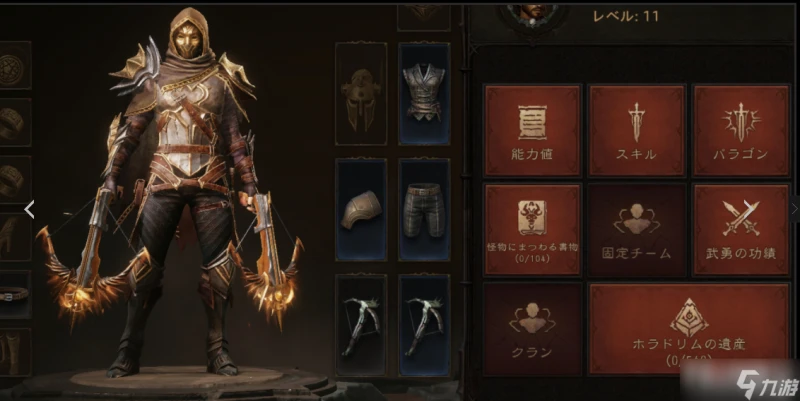Click the left arrow beside the character
The image size is (800, 401).
30,209
